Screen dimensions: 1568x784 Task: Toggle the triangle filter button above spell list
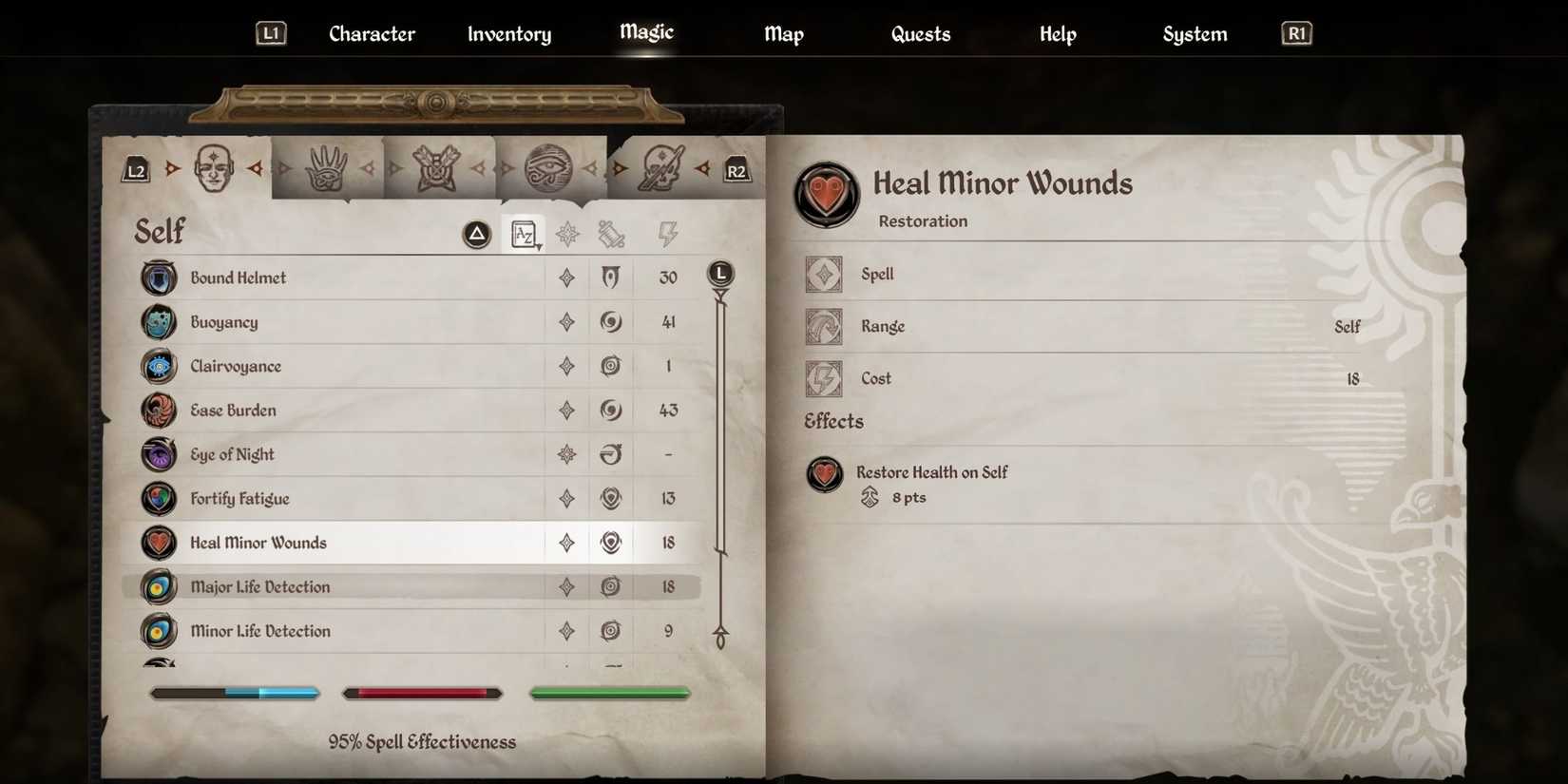475,234
